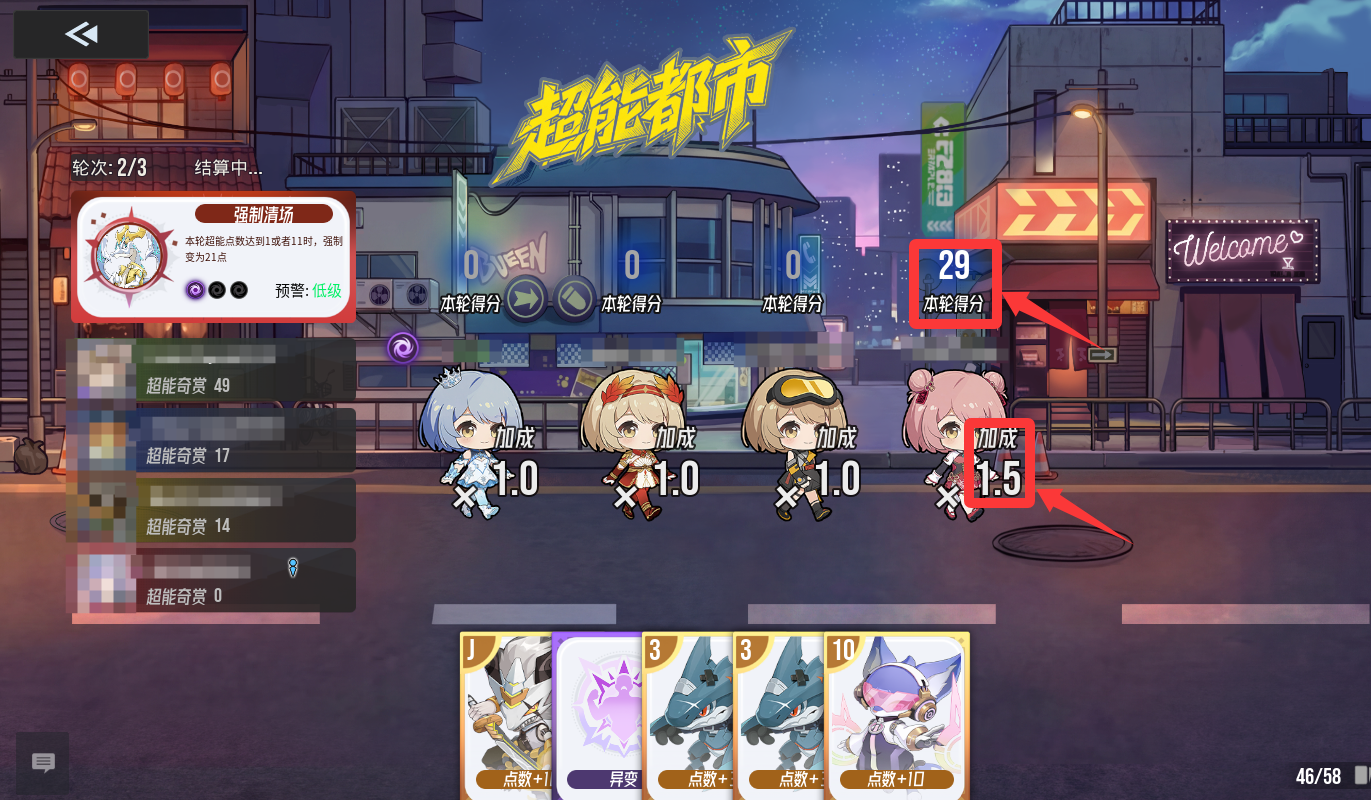The width and height of the screenshot is (1371, 800).
Task: Toggle the second dark orb on the event card
Action: [x=216, y=290]
